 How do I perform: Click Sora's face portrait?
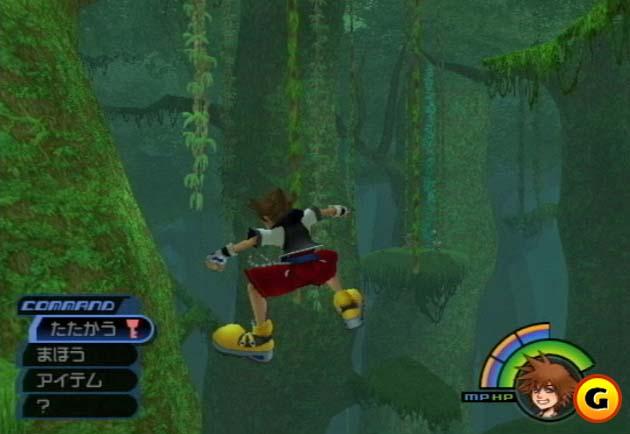[x=542, y=385]
